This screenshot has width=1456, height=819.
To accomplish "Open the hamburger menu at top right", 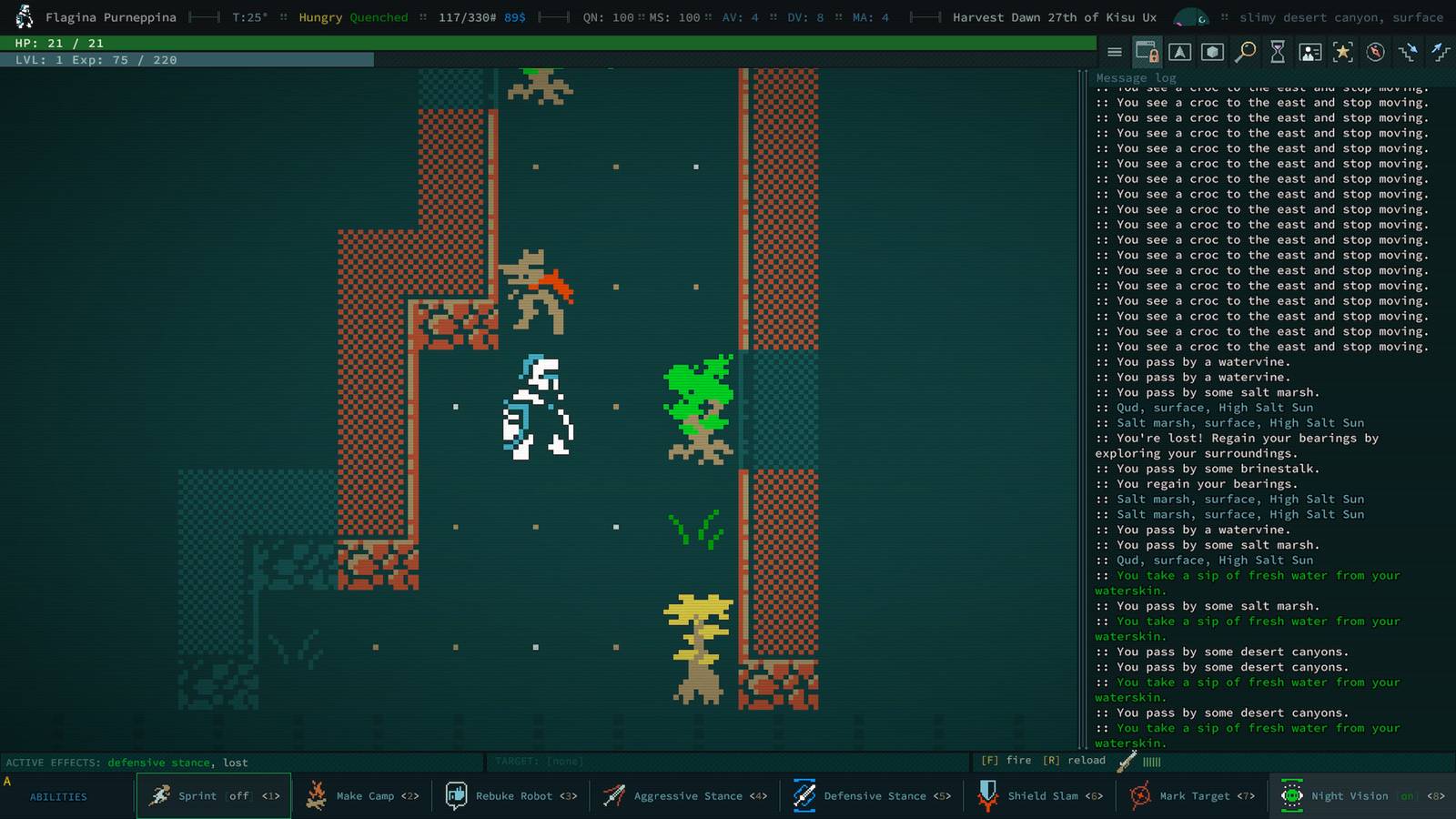I will tap(1115, 52).
